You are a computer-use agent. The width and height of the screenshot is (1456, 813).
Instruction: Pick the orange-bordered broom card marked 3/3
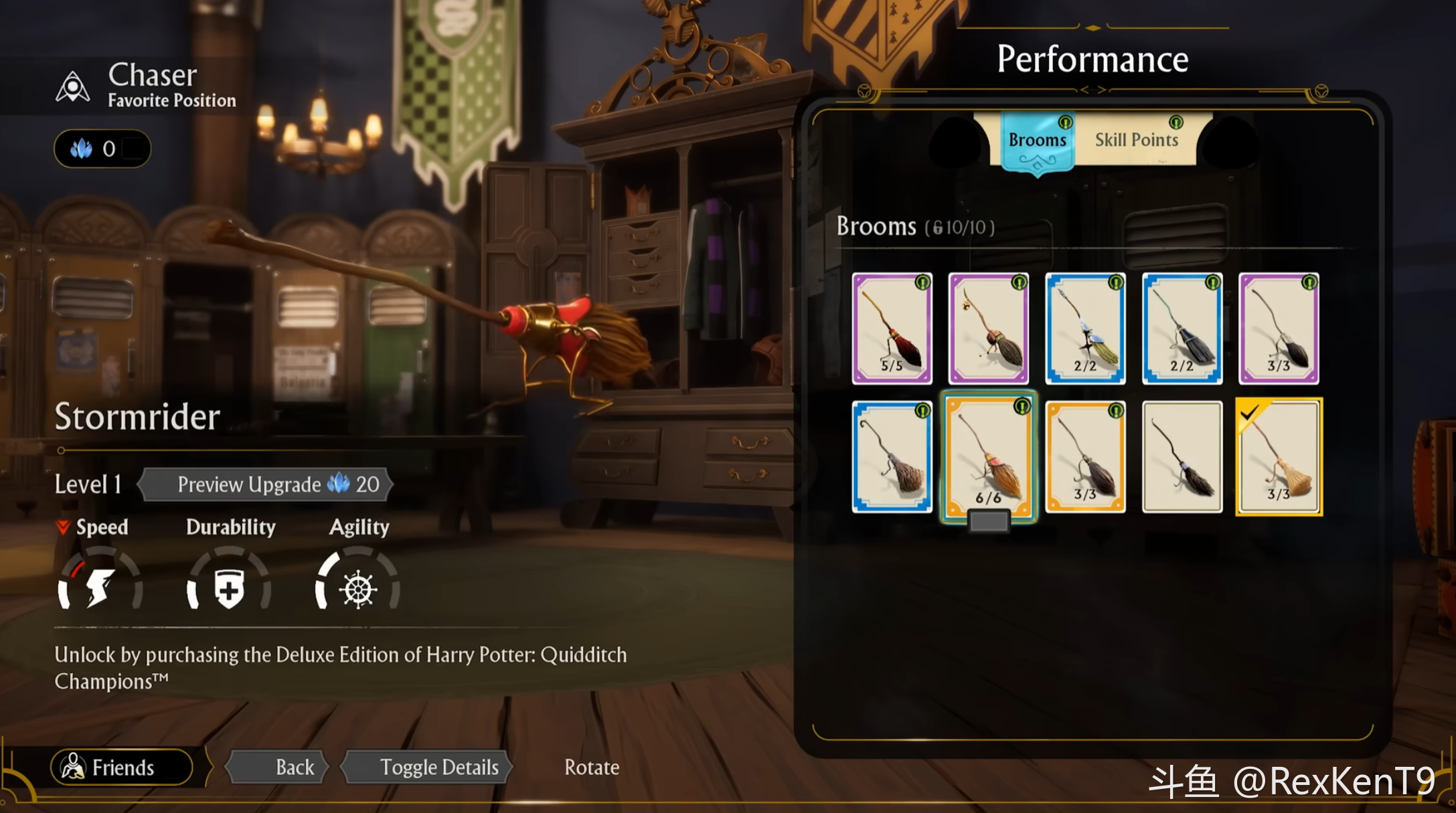pos(1085,456)
